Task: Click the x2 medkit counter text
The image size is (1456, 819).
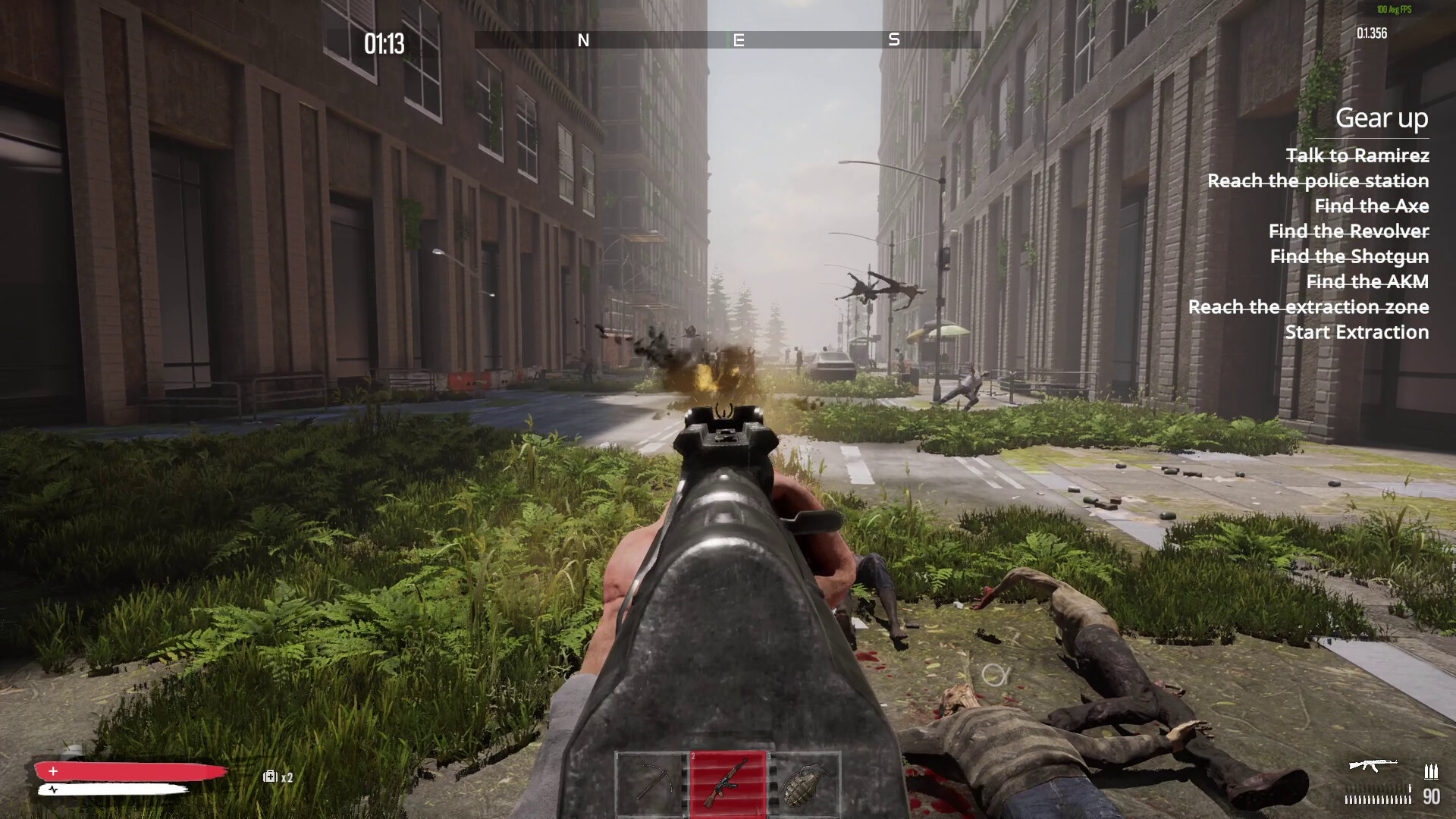Action: pyautogui.click(x=288, y=778)
